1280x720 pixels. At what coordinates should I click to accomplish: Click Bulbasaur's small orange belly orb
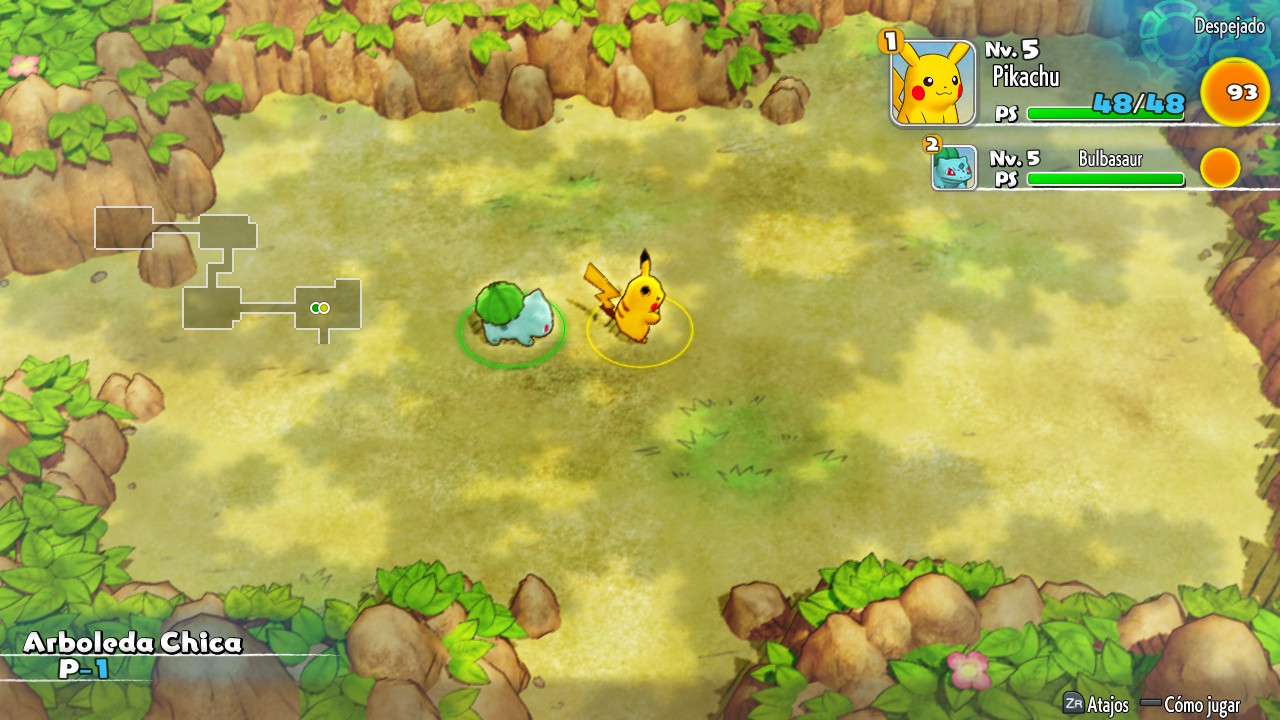point(1220,168)
